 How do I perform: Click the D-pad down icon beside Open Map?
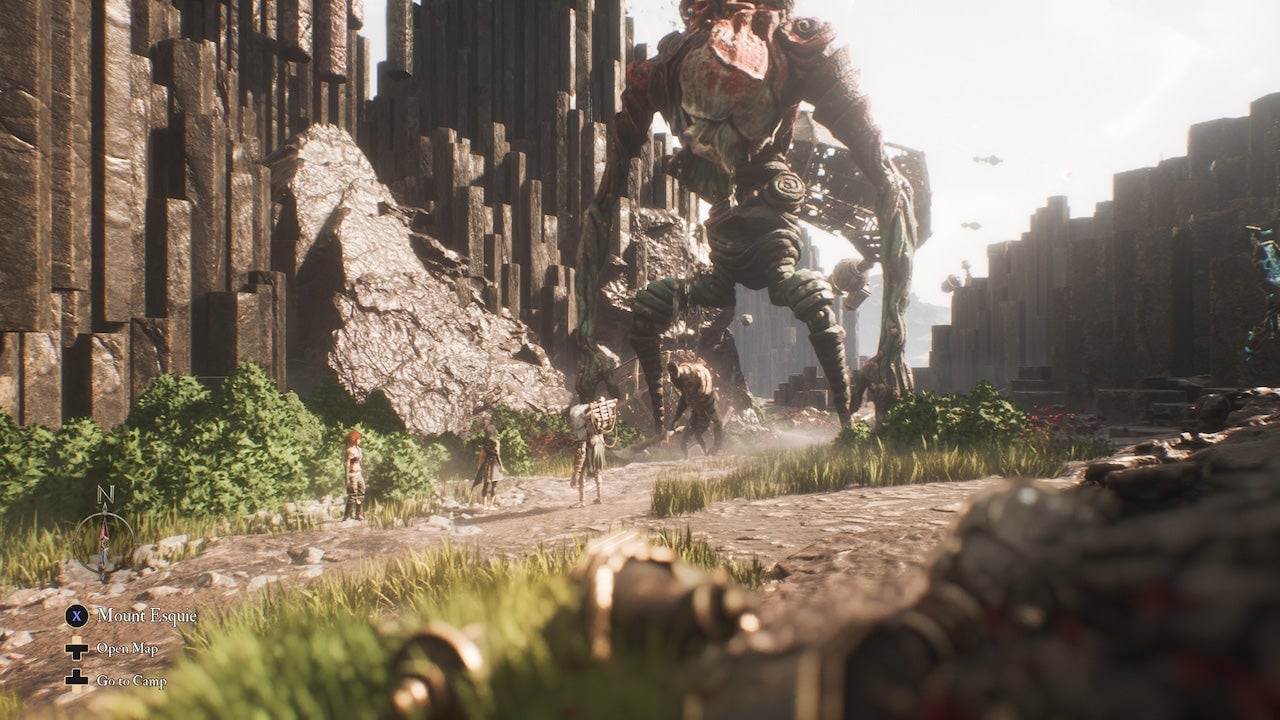(x=75, y=648)
